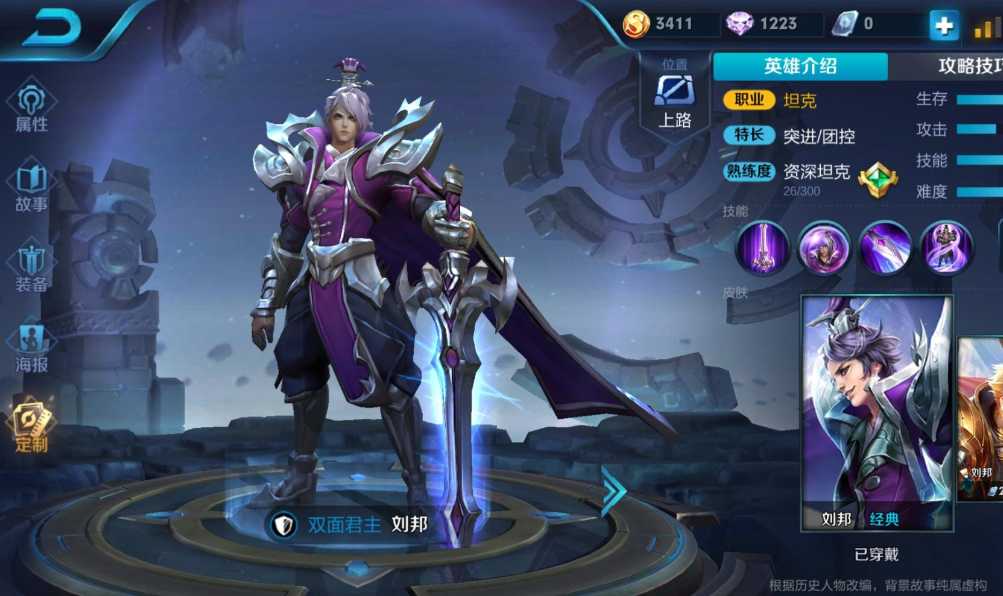The image size is (1003, 596).
Task: View the purple shield warrior skill icon
Action: [x=824, y=247]
